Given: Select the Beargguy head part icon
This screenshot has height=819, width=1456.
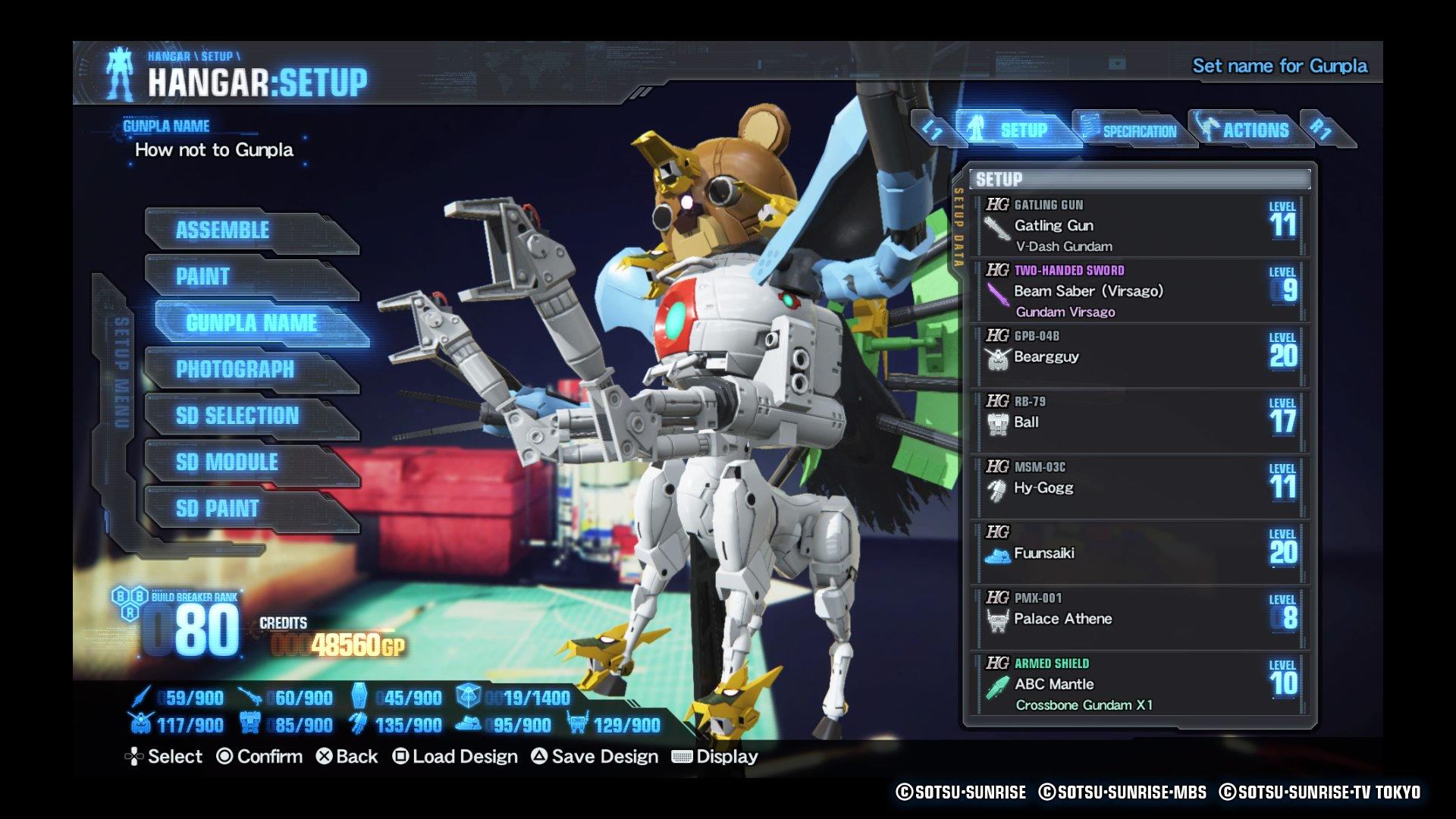Looking at the screenshot, I should [997, 356].
